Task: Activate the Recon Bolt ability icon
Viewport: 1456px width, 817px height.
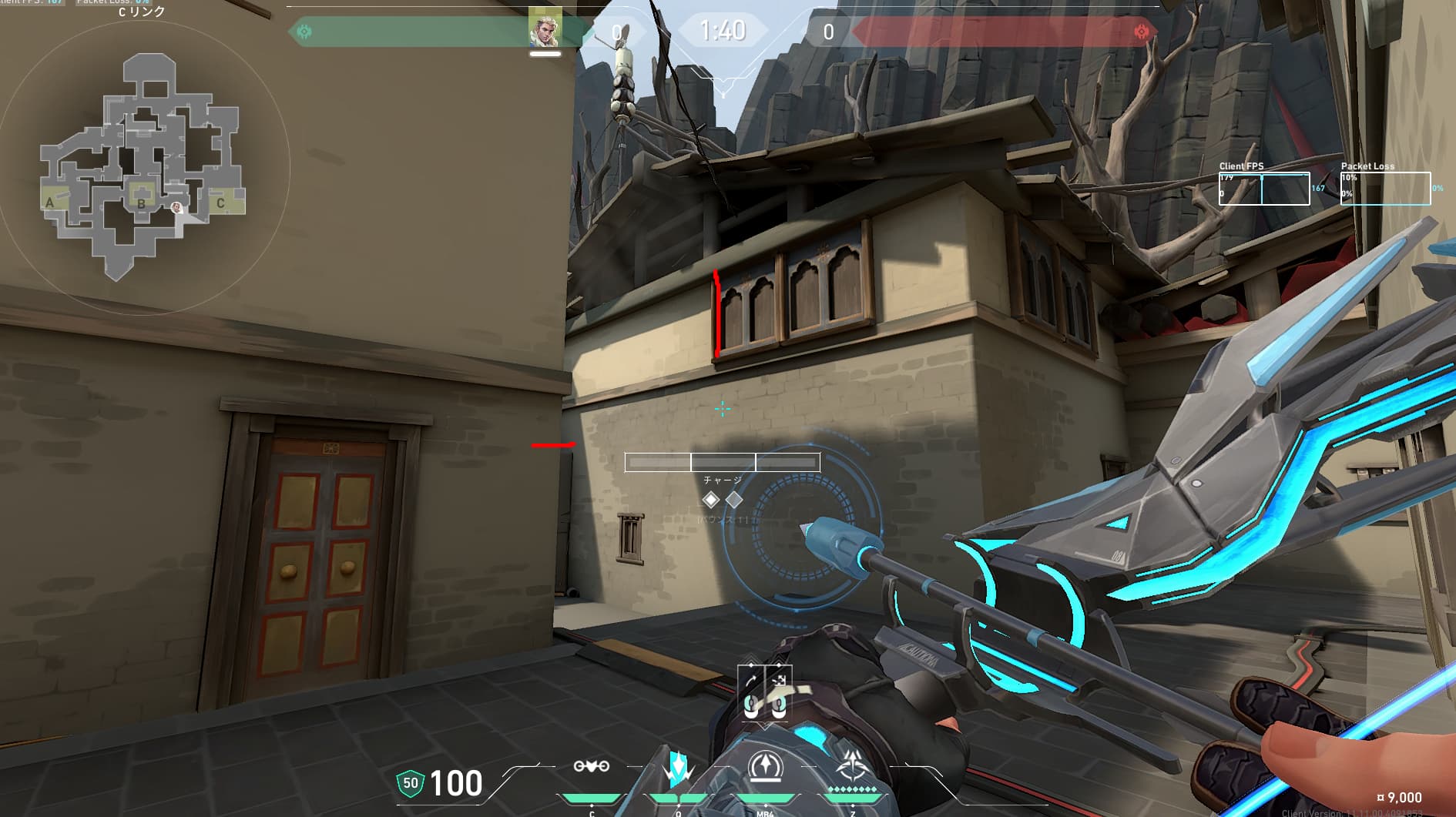Action: tap(766, 768)
